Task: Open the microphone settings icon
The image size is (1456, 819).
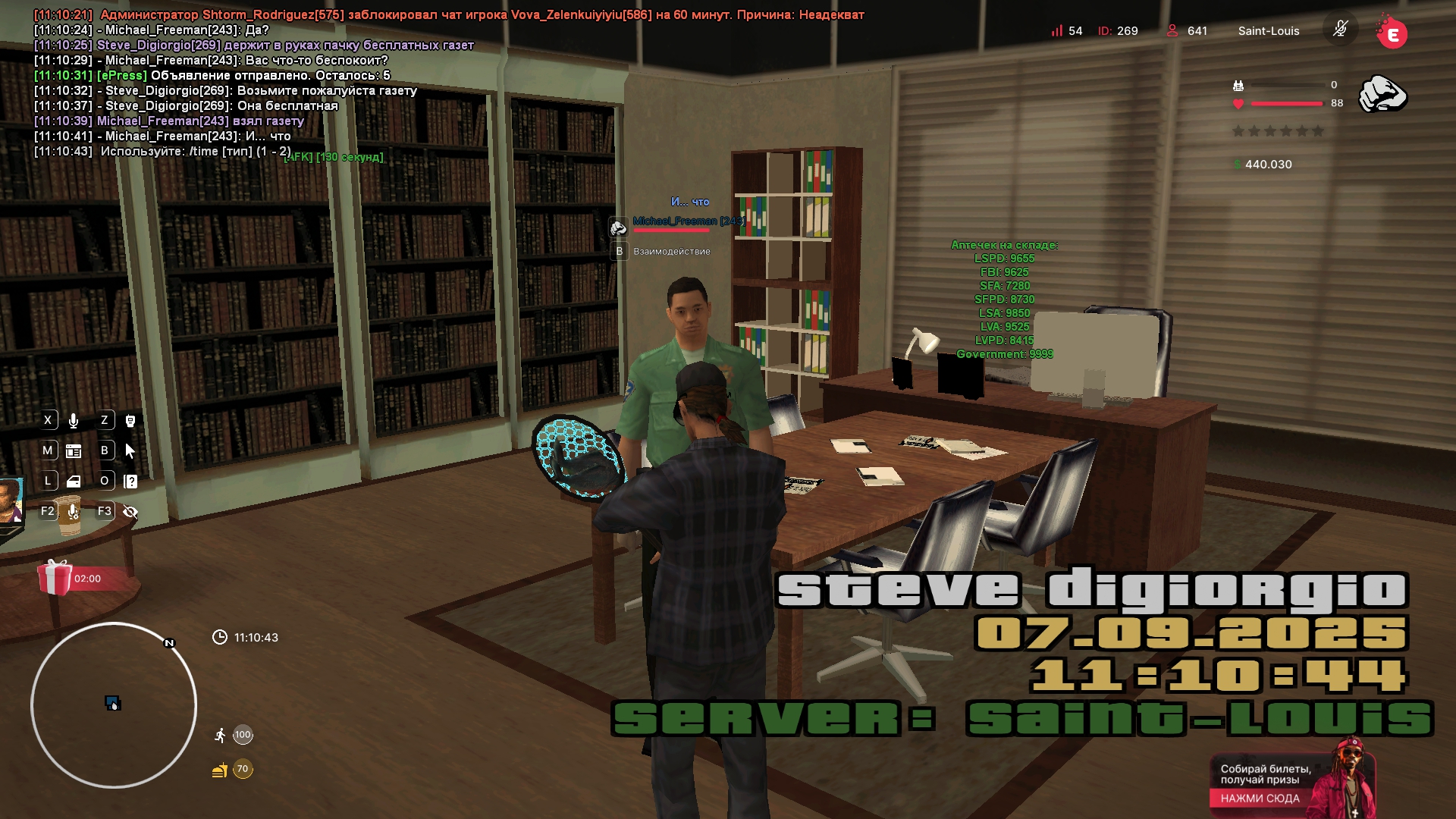Action: point(74,512)
